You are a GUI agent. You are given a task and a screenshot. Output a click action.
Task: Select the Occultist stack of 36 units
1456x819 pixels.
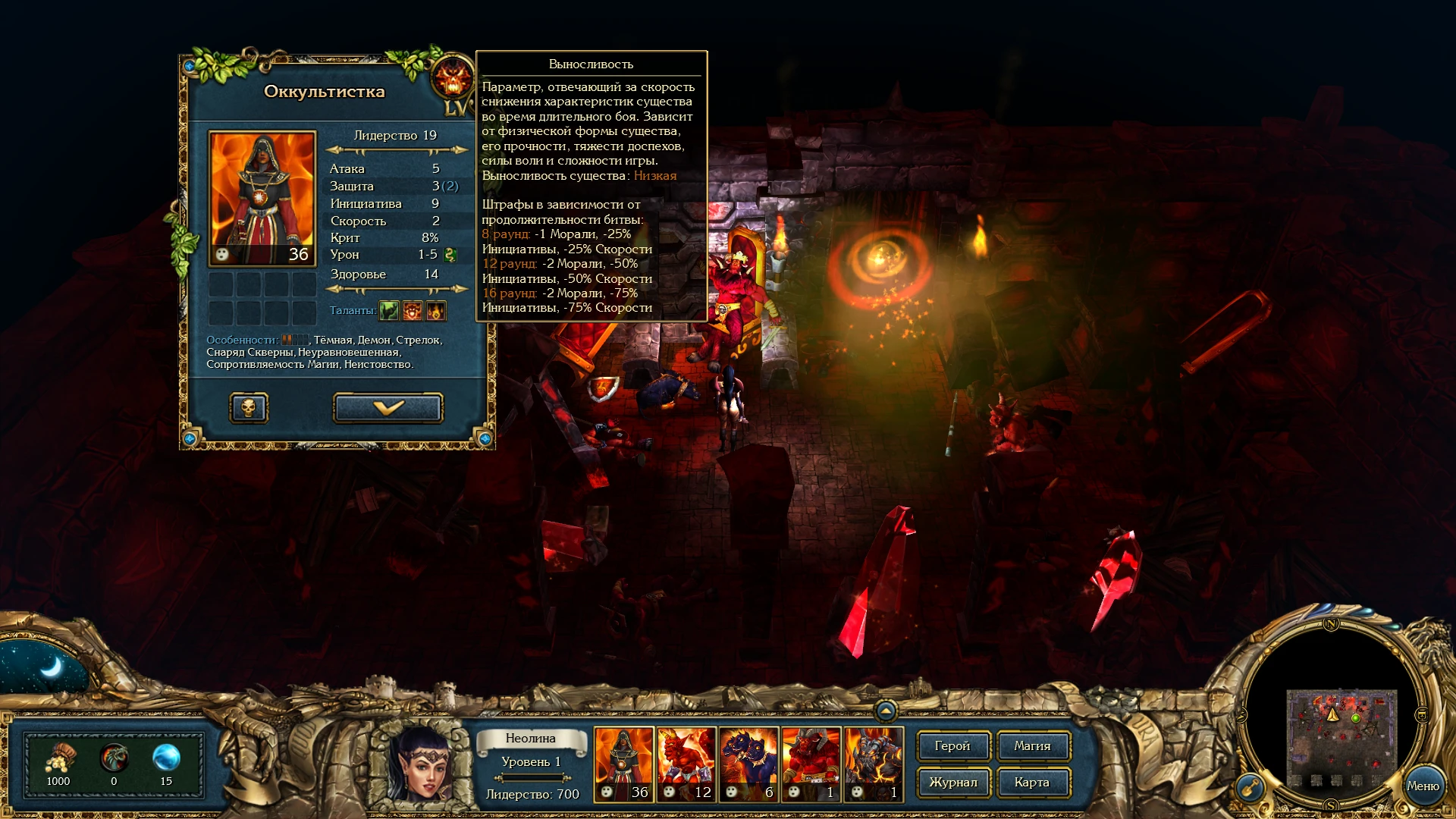point(623,762)
